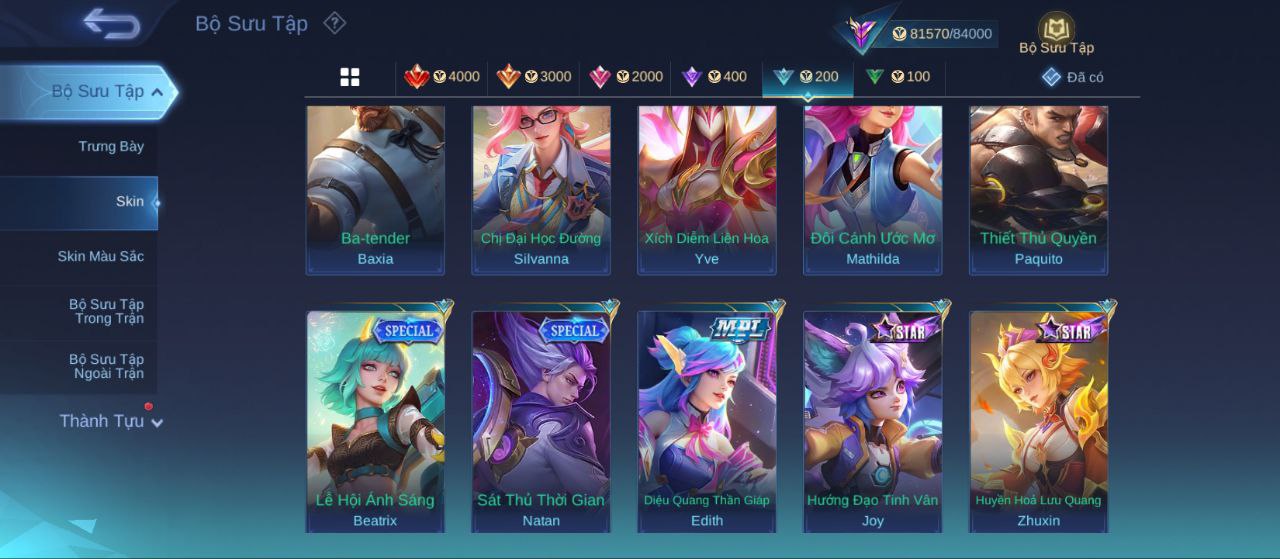Image resolution: width=1280 pixels, height=559 pixels.
Task: Select Joy's Hướng Đạo Tinh Vân skin
Action: click(873, 421)
